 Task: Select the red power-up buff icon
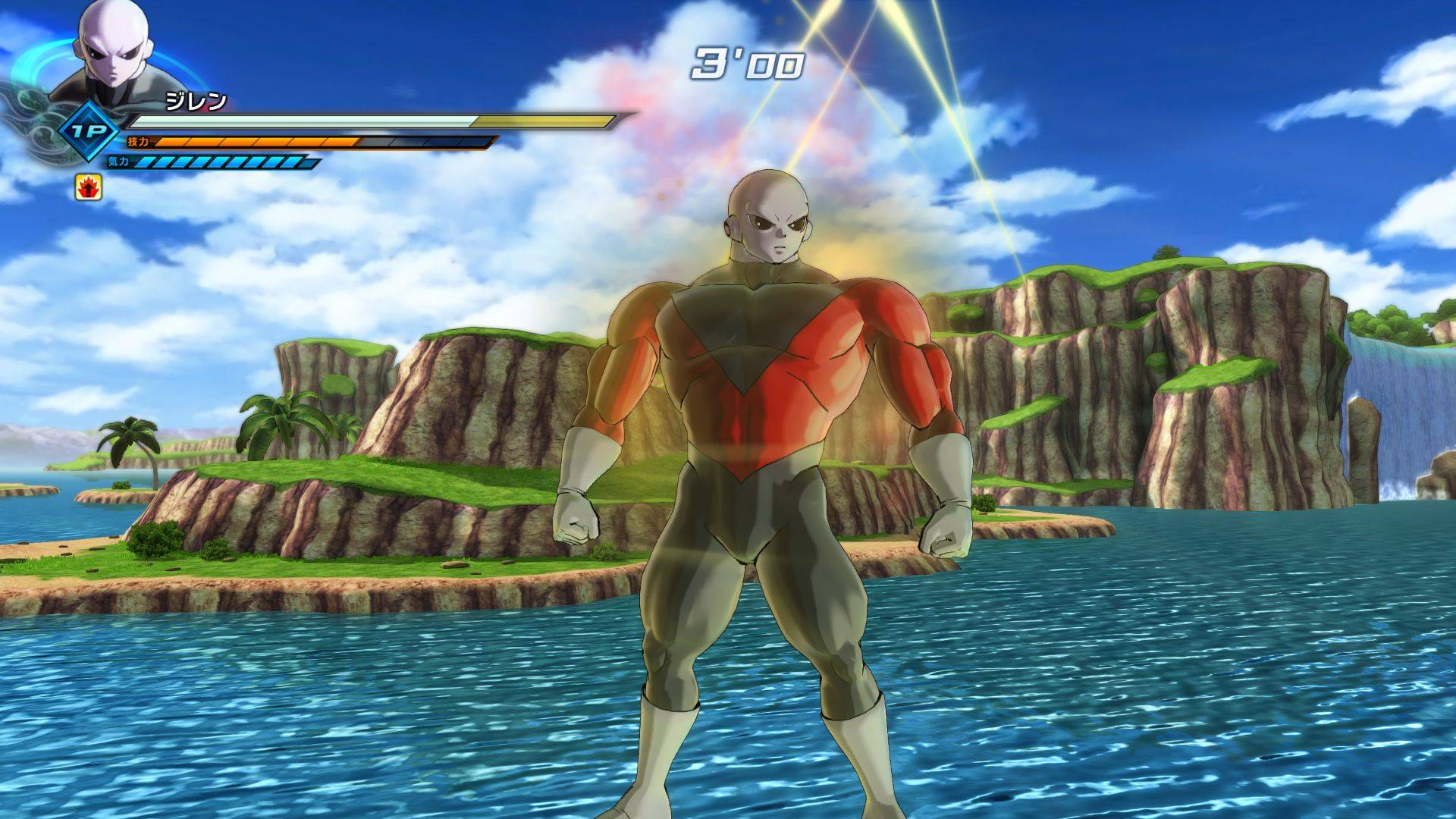click(89, 187)
